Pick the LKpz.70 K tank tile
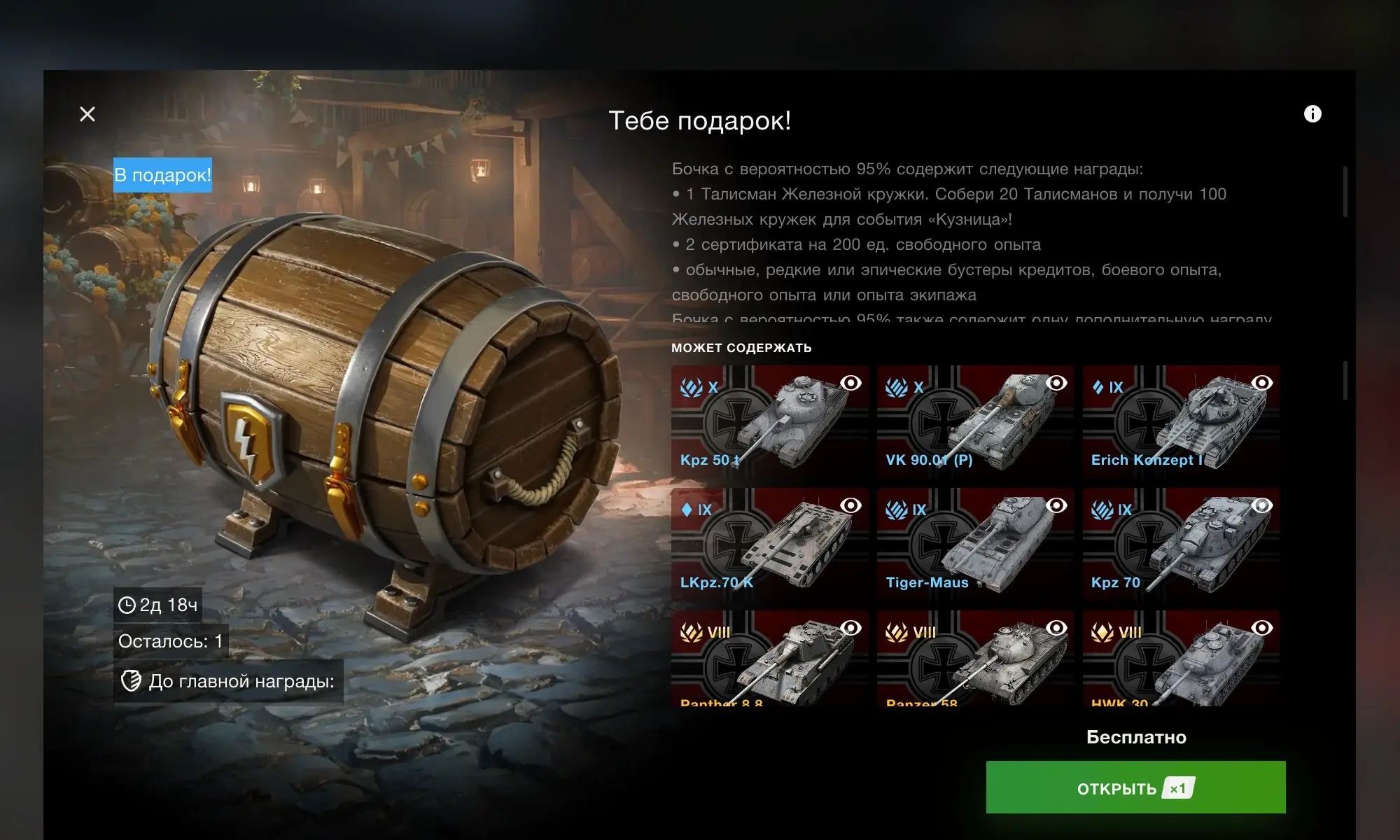 pos(769,545)
